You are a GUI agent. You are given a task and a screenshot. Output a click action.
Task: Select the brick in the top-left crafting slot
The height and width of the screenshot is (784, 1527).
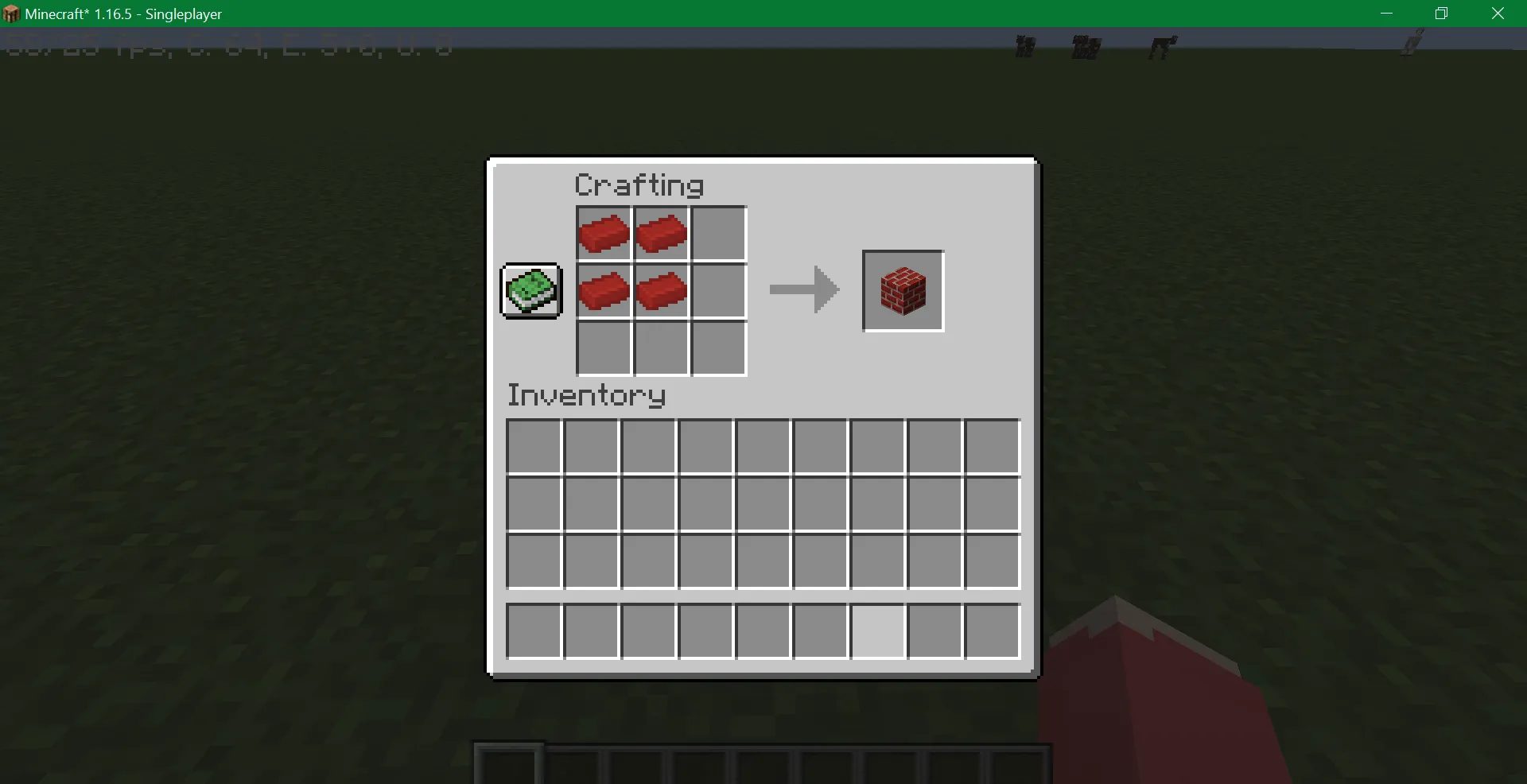click(604, 234)
